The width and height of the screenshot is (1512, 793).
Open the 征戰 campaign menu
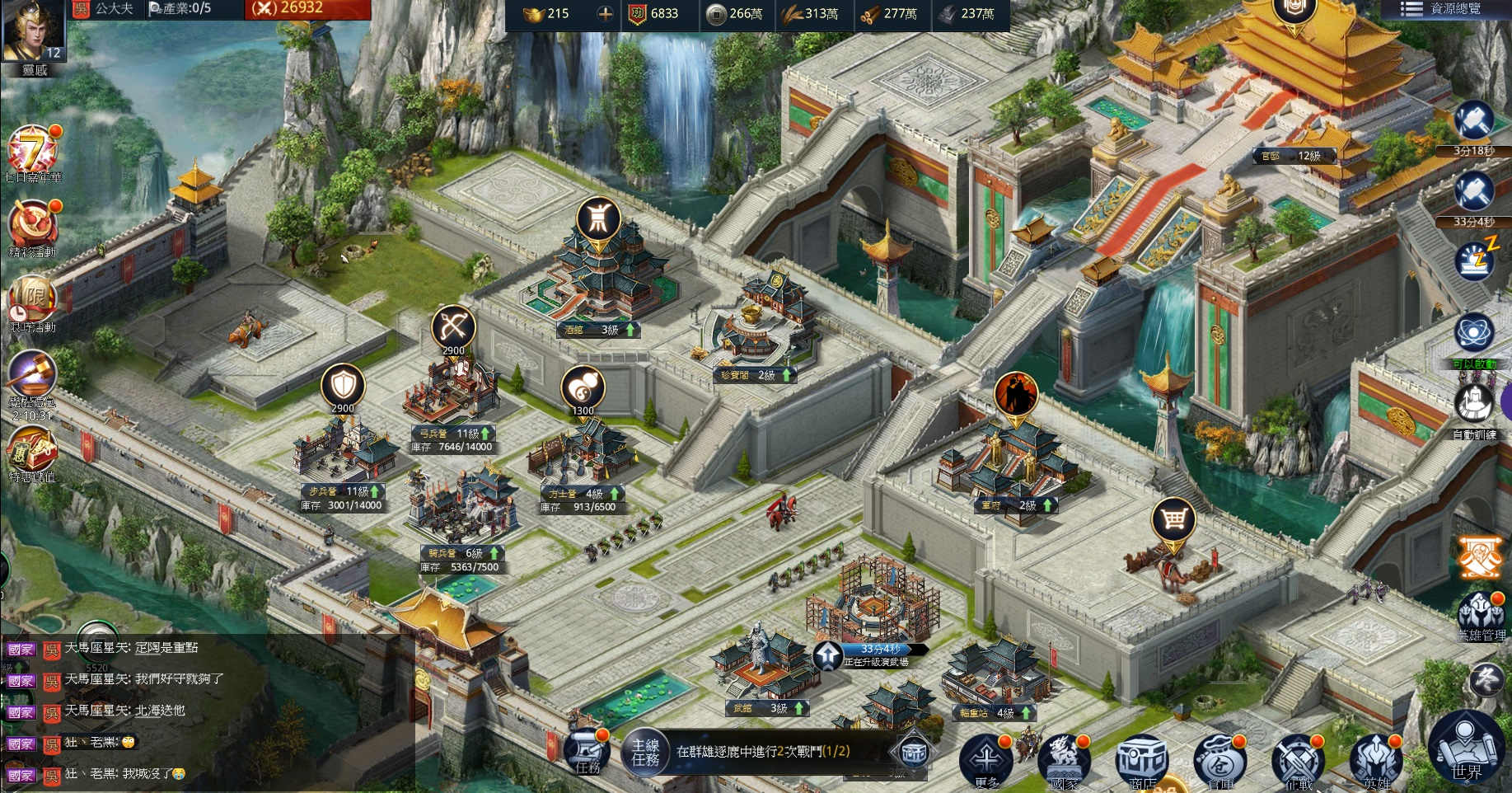tap(1298, 758)
